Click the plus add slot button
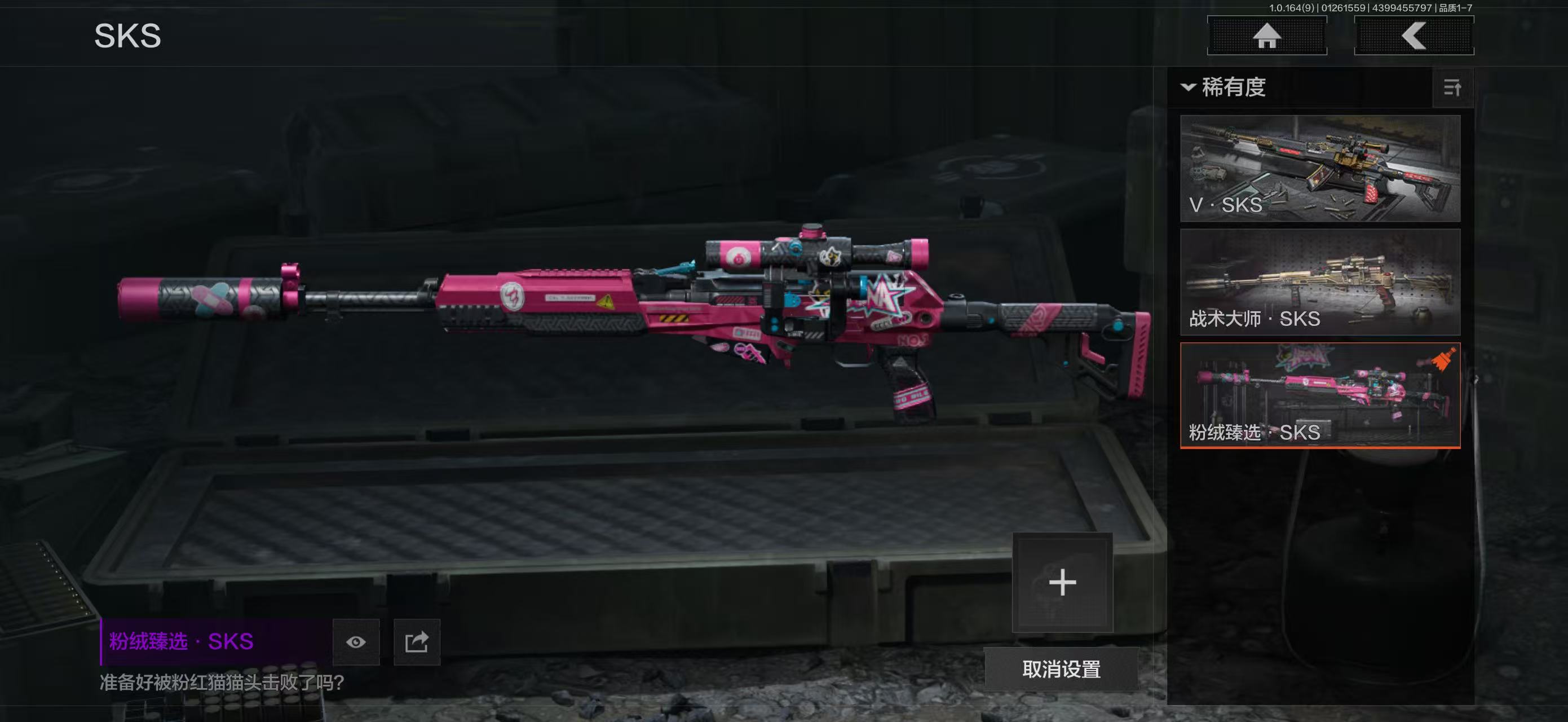 1062,583
